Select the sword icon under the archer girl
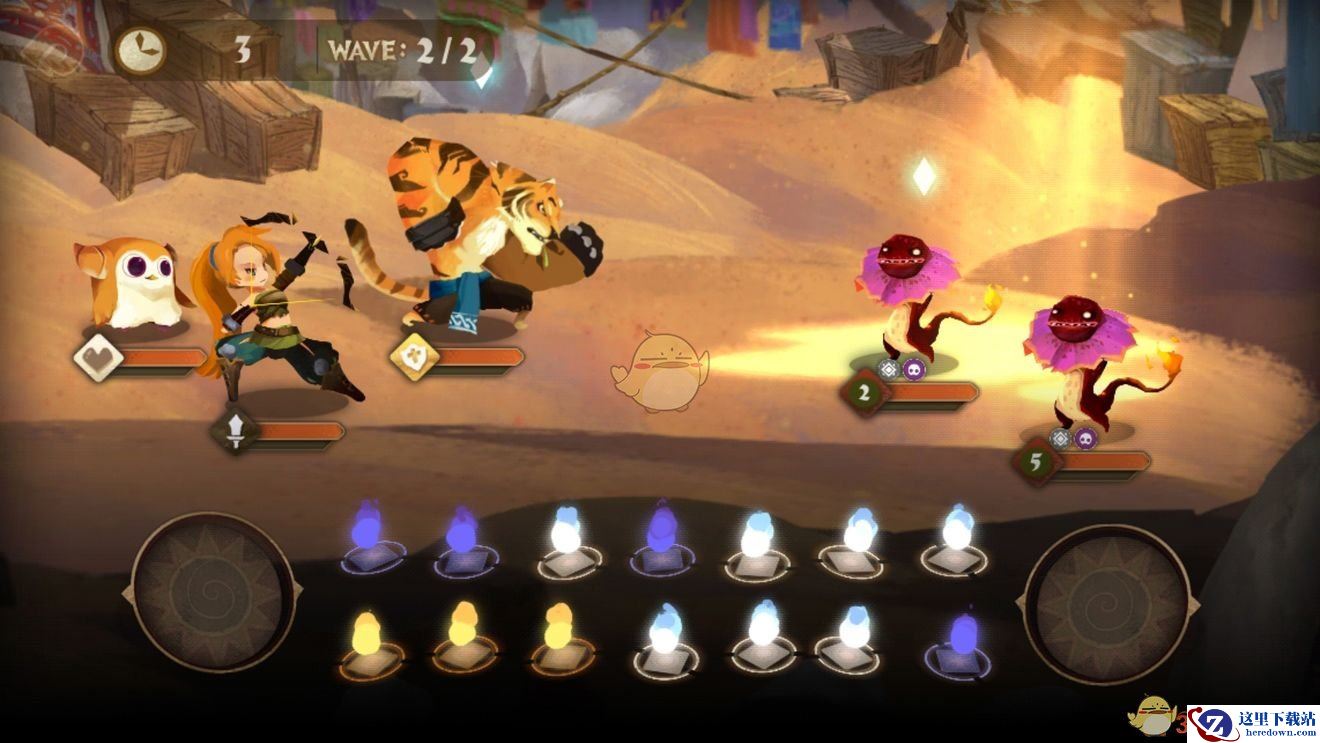 pos(235,432)
